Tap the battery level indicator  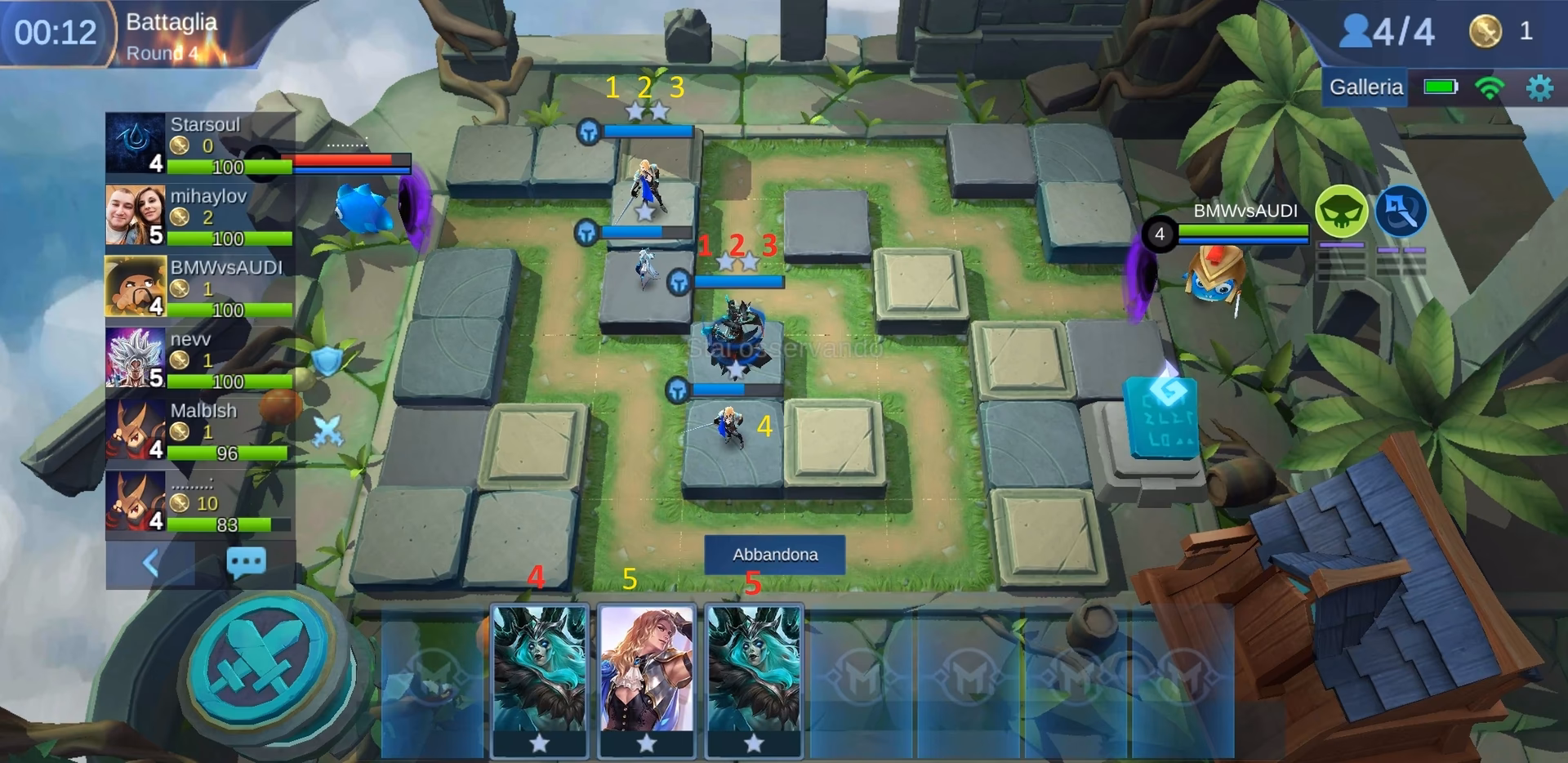[x=1440, y=87]
